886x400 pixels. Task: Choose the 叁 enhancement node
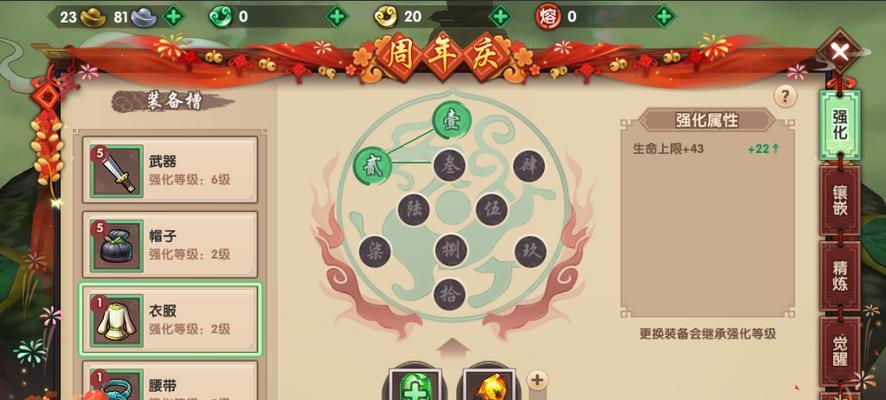(x=451, y=164)
